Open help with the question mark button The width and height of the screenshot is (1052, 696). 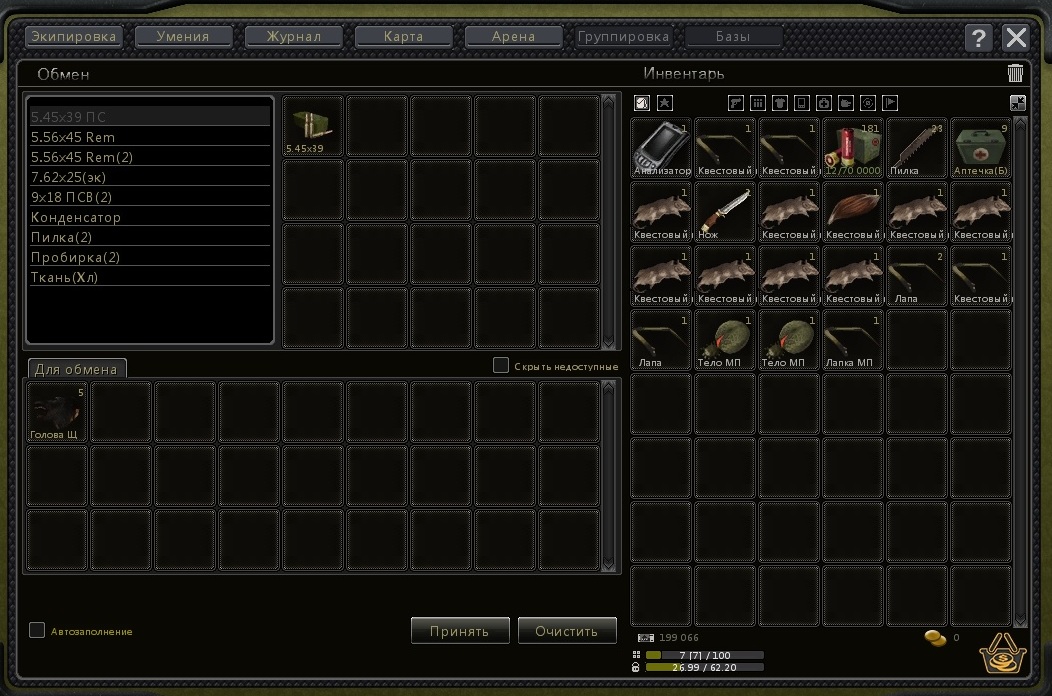click(979, 38)
